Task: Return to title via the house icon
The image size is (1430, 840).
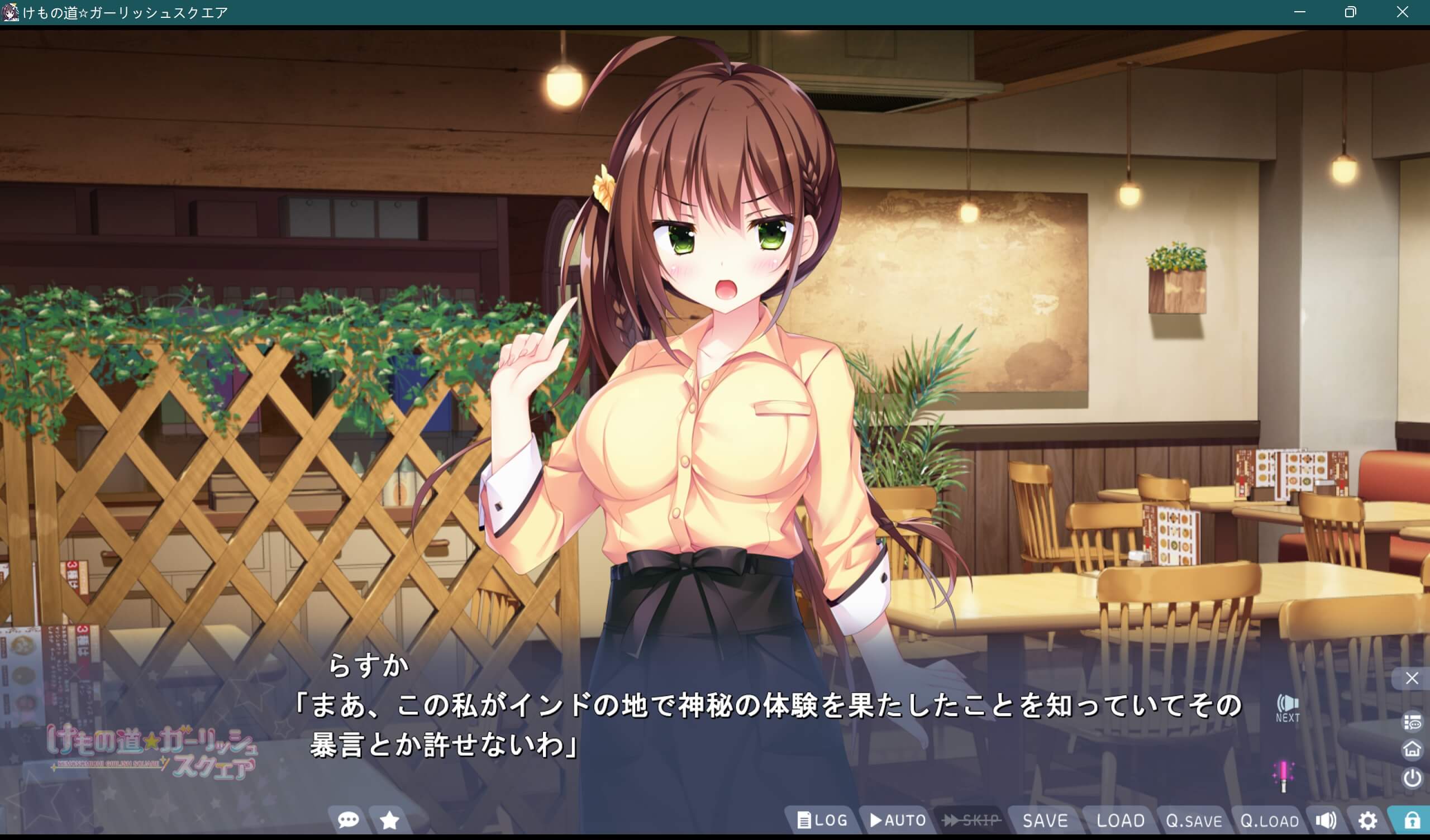Action: point(1412,749)
